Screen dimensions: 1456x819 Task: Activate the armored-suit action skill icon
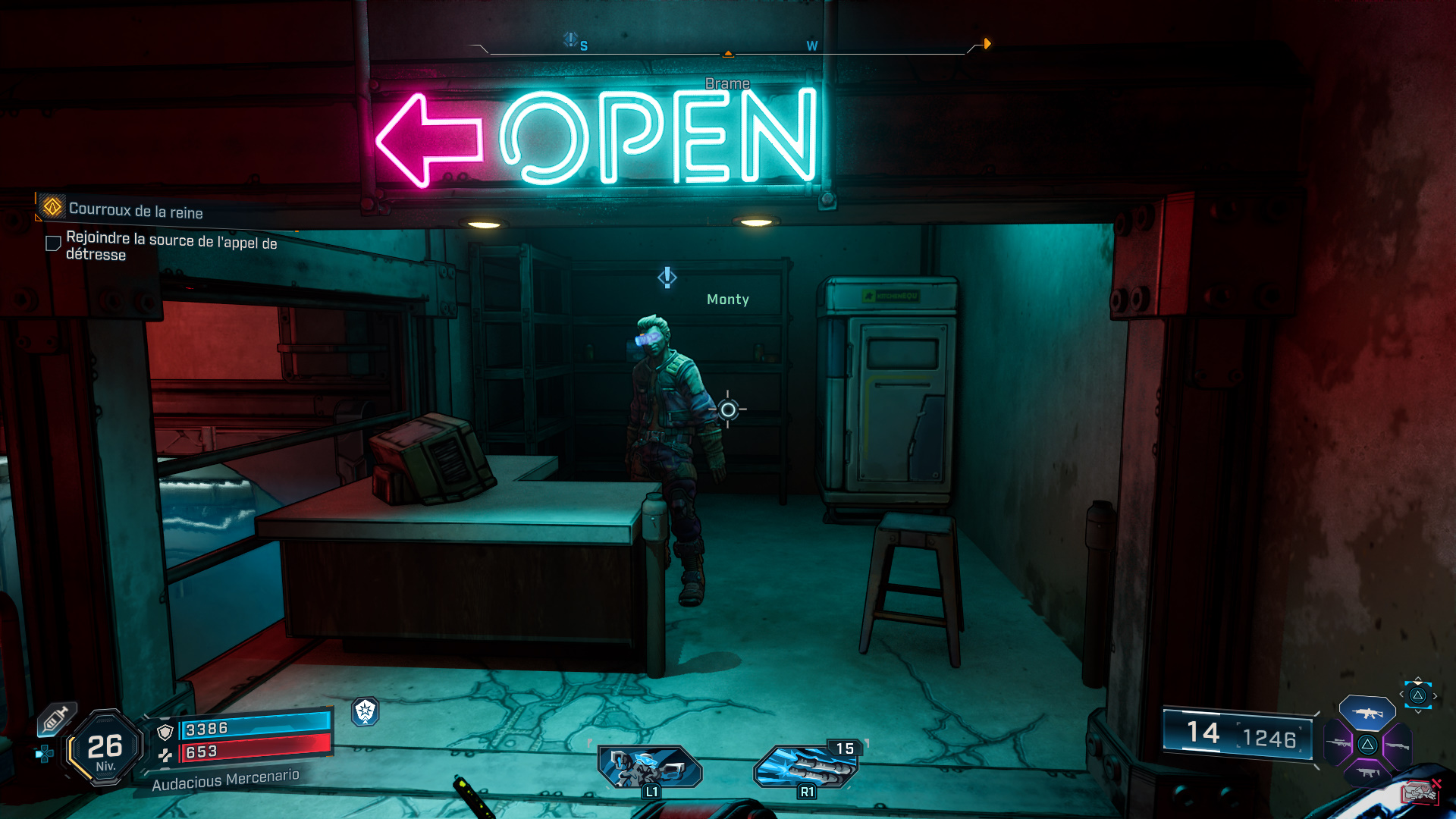point(650,767)
